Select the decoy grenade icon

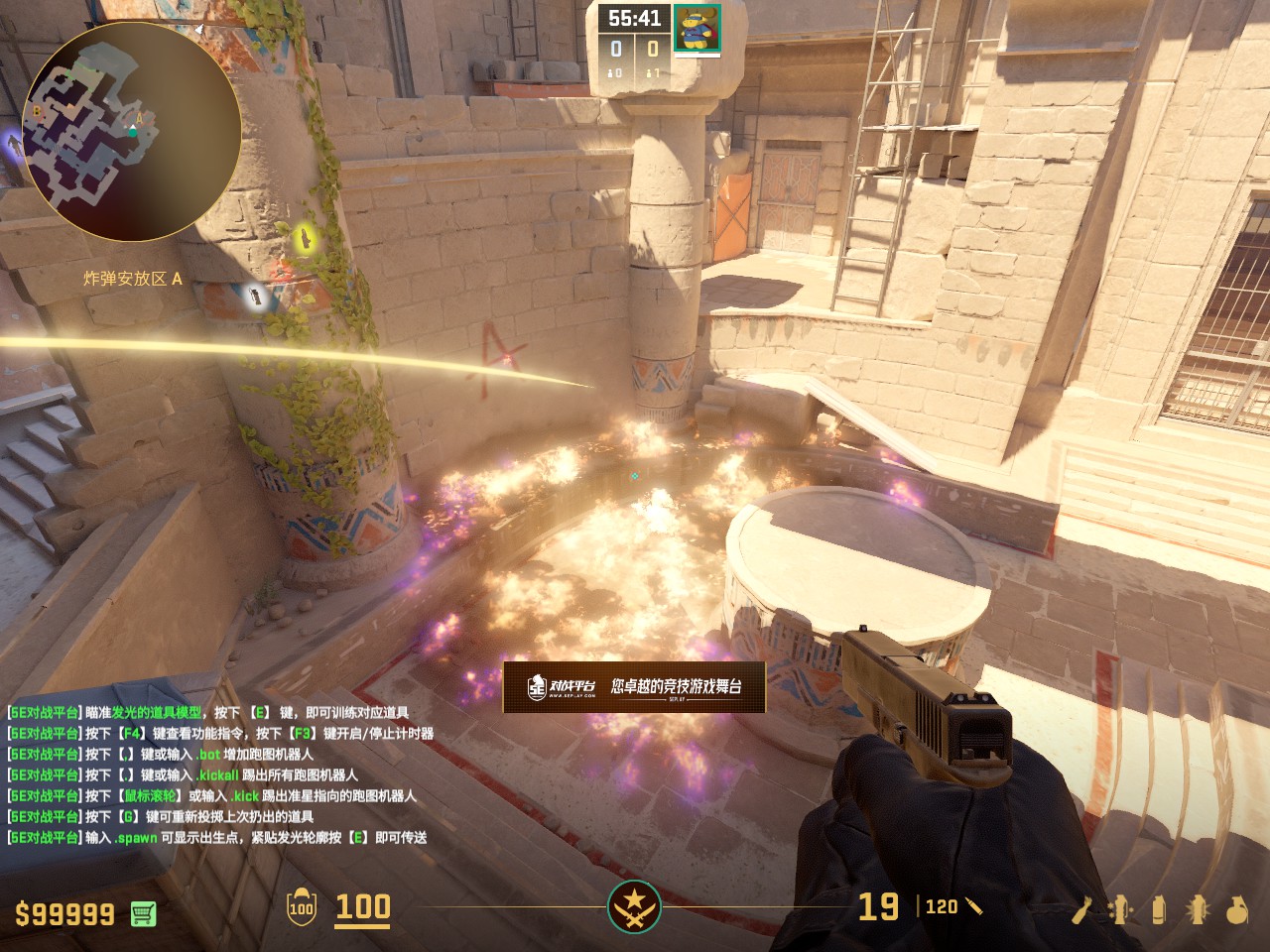[1120, 909]
